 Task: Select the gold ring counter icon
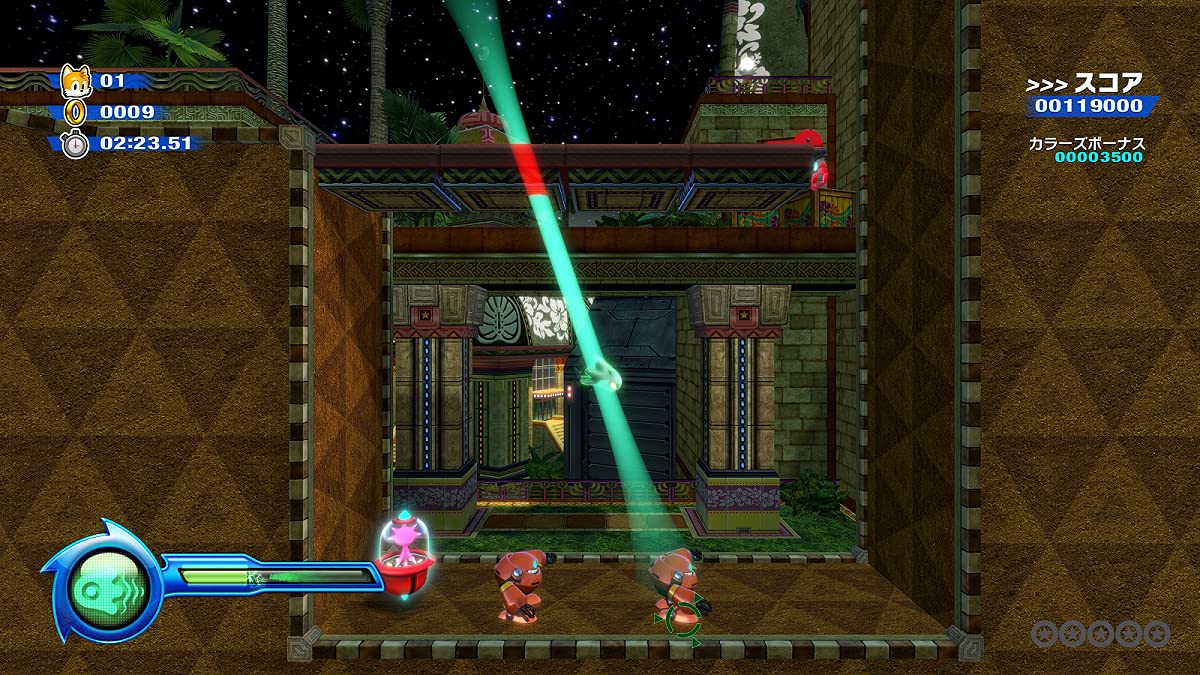click(76, 112)
